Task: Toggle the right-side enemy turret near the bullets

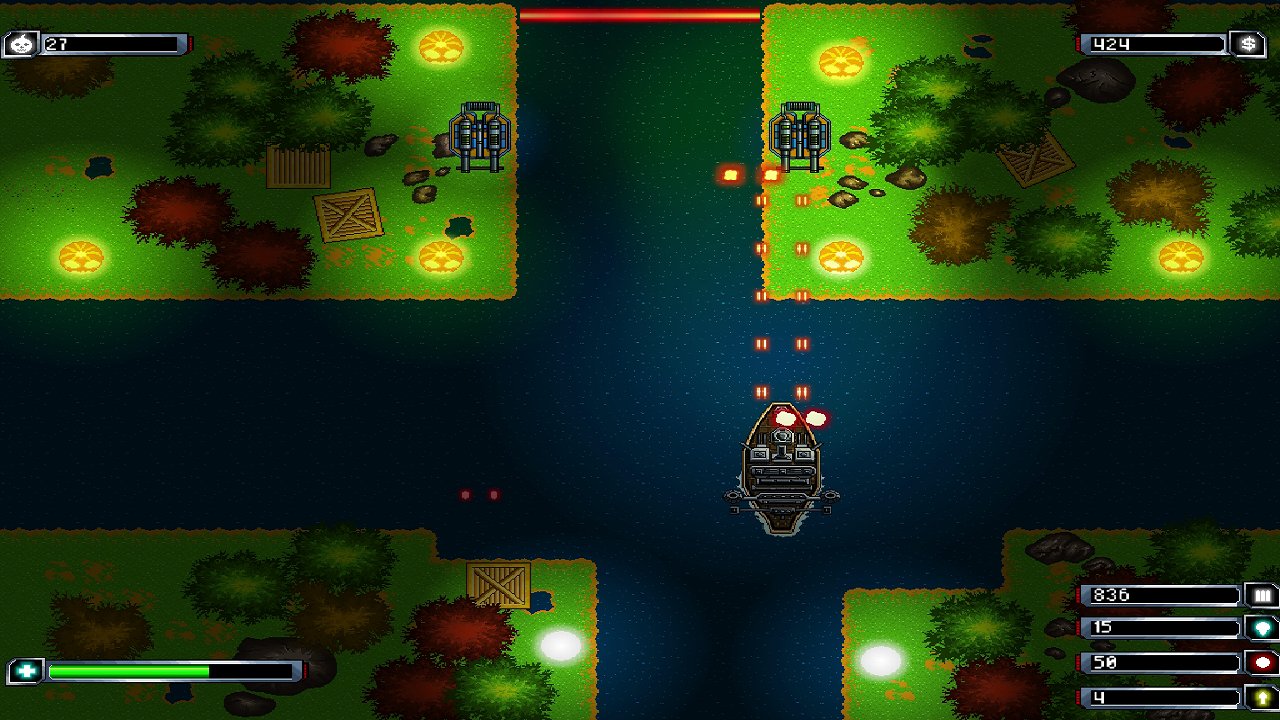Action: coord(800,133)
